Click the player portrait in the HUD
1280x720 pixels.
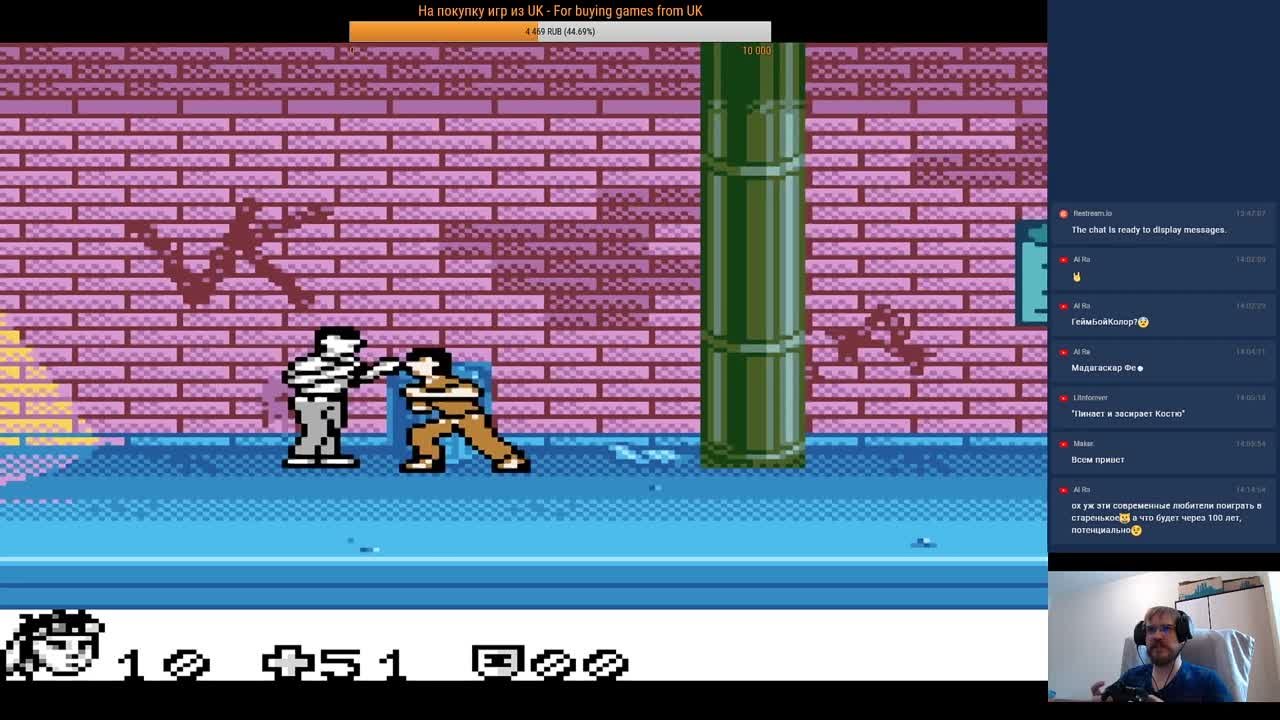pos(56,644)
